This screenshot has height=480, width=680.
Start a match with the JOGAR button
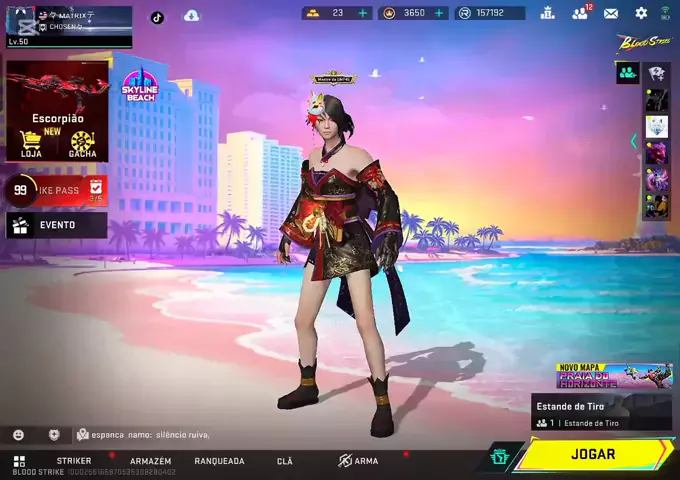click(593, 454)
